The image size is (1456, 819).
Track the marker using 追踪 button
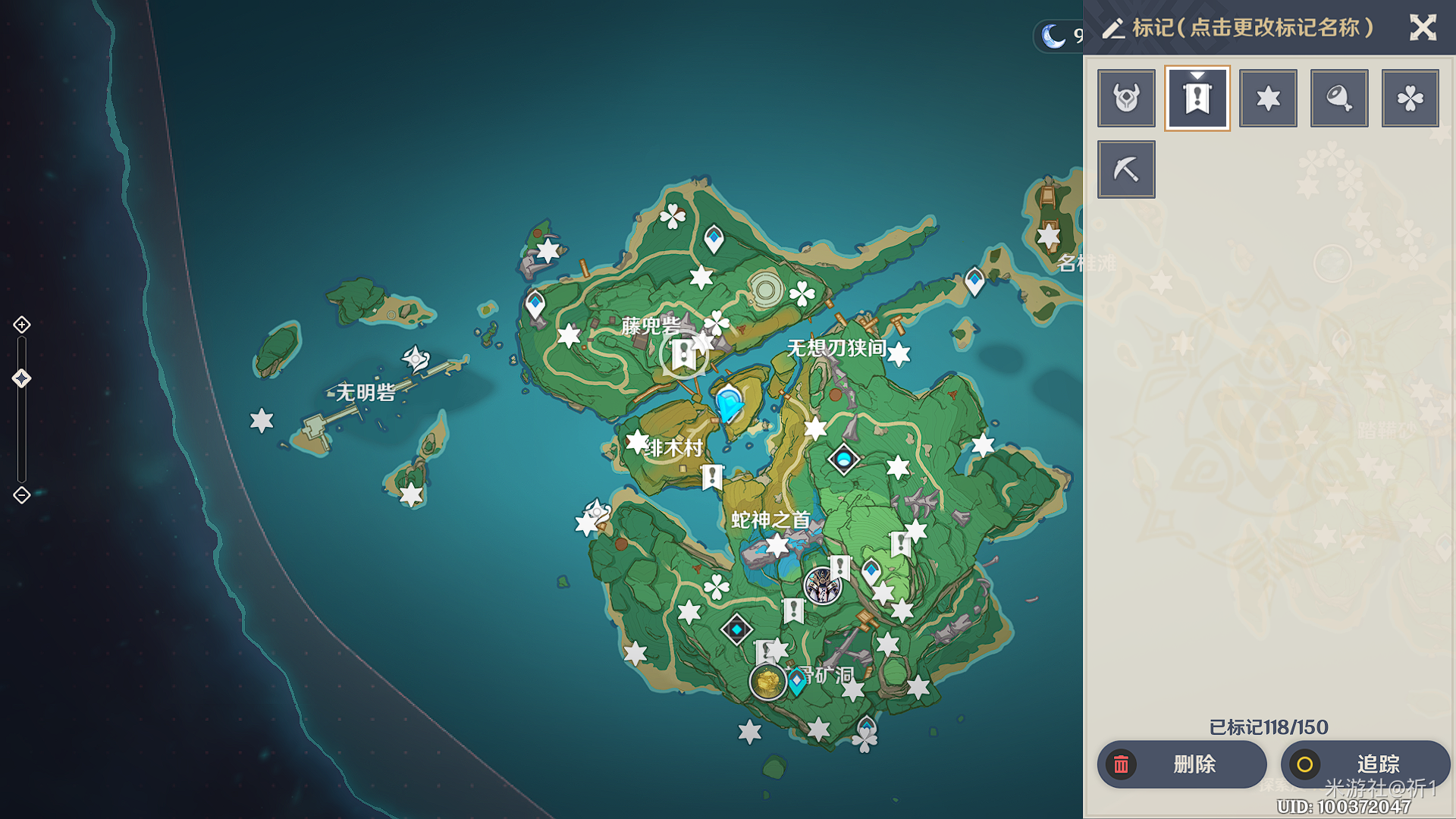(1365, 764)
